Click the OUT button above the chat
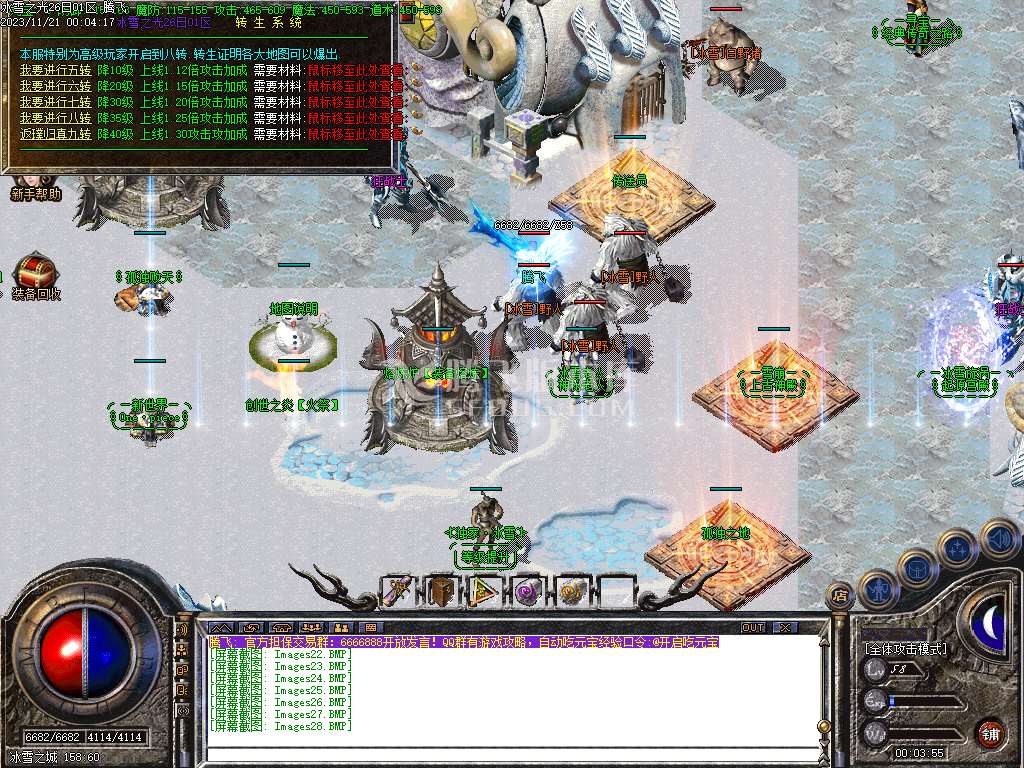The height and width of the screenshot is (768, 1024). tap(753, 627)
